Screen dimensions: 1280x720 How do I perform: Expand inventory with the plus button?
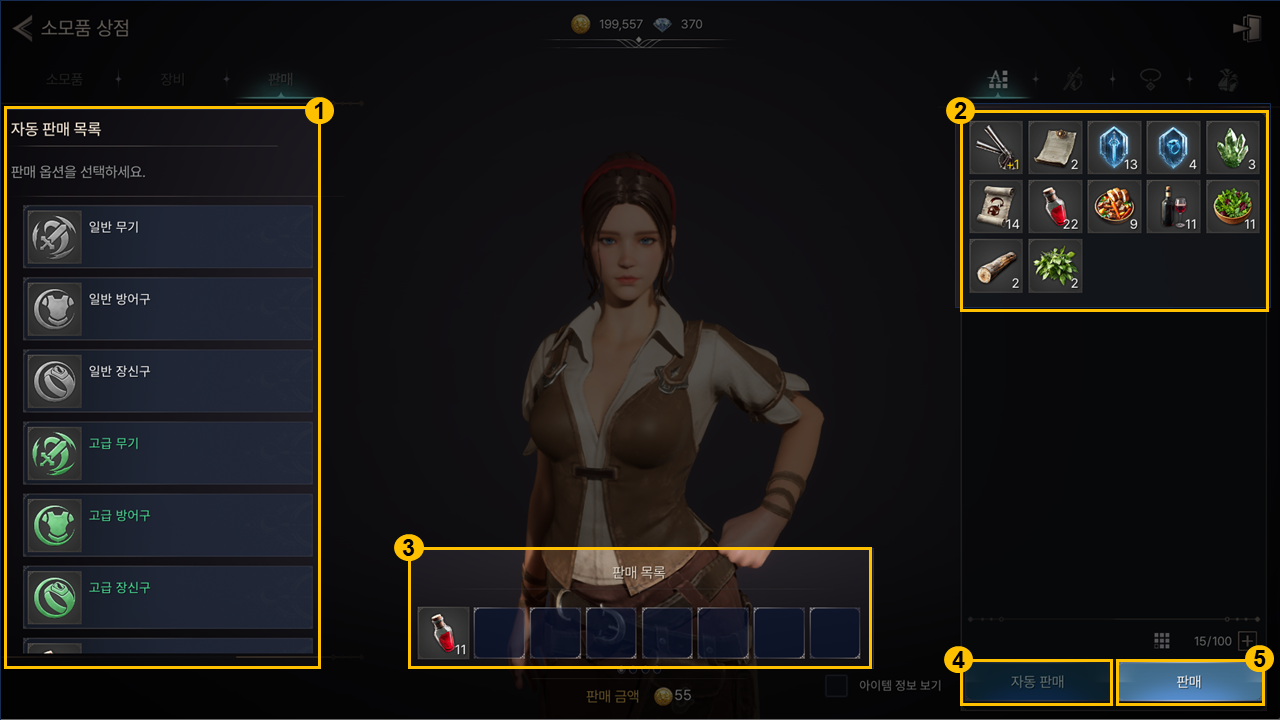tap(1247, 641)
